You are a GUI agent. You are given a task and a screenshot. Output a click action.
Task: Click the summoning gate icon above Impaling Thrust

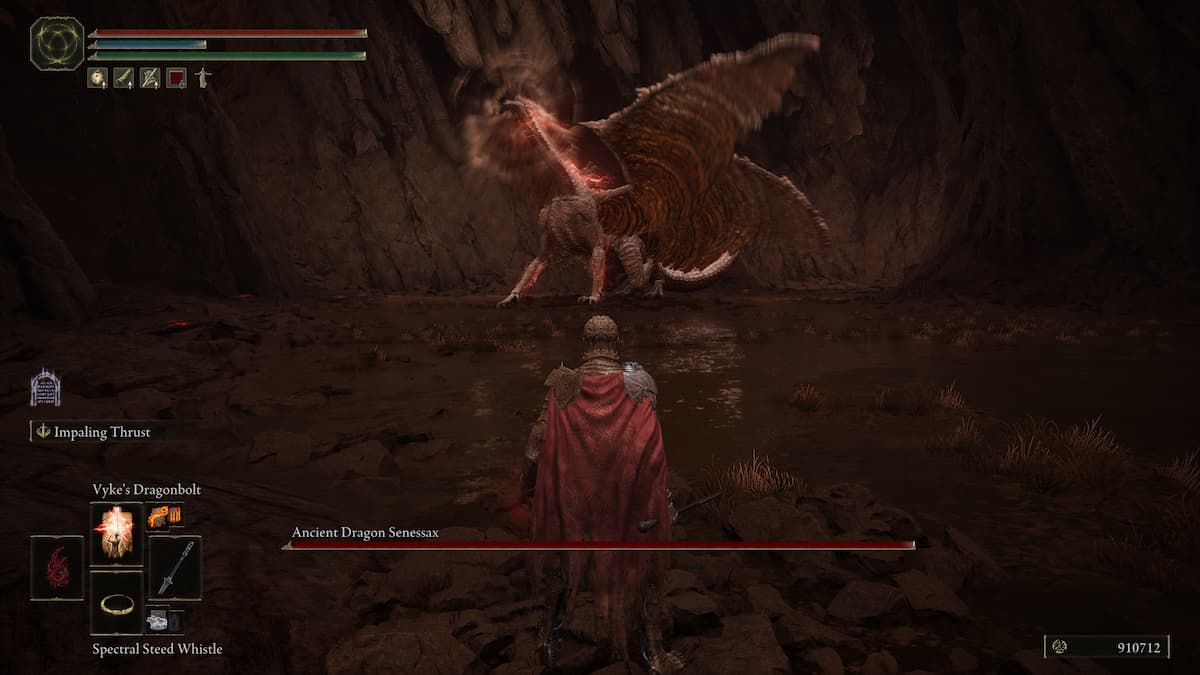pos(45,388)
